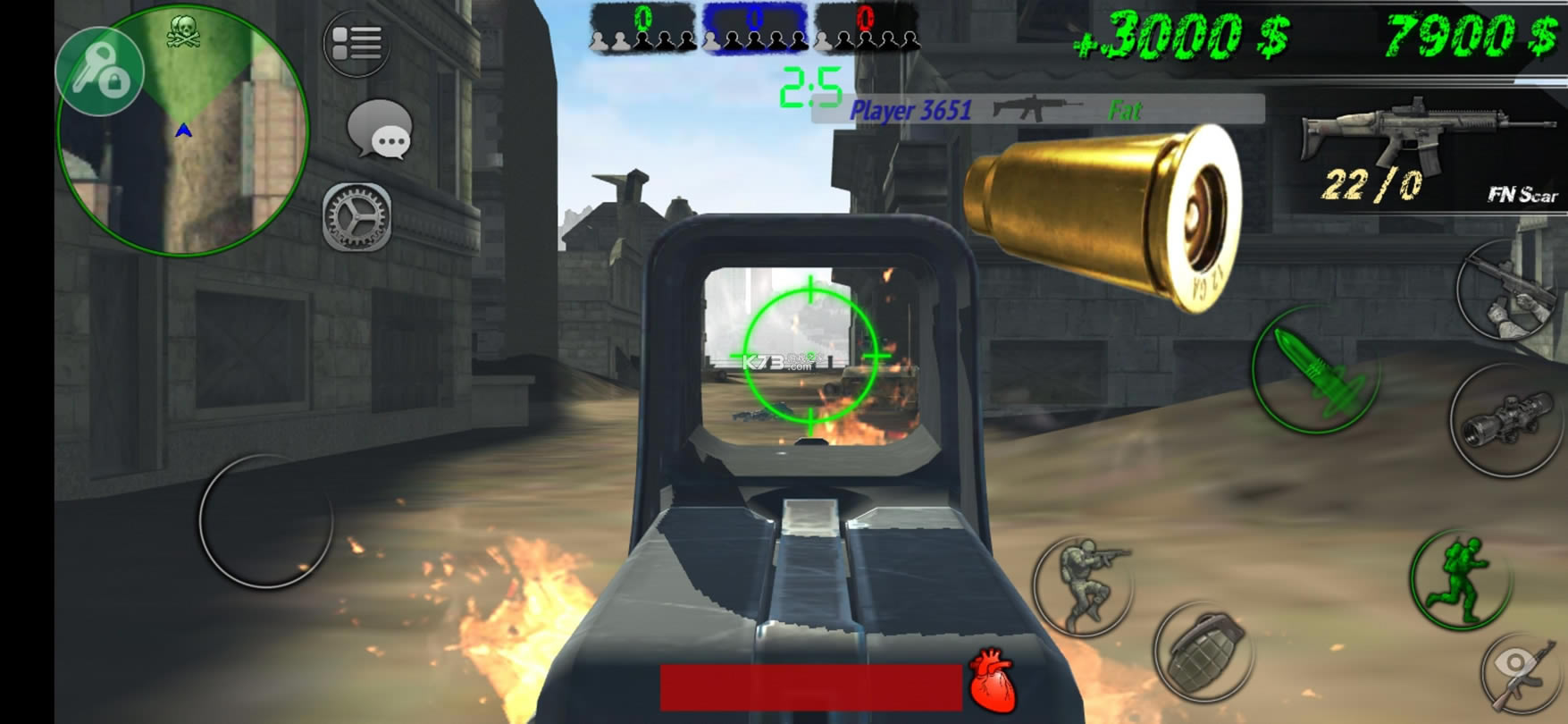Fire using the large brass shell button
The width and height of the screenshot is (1568, 724).
coord(1104,218)
